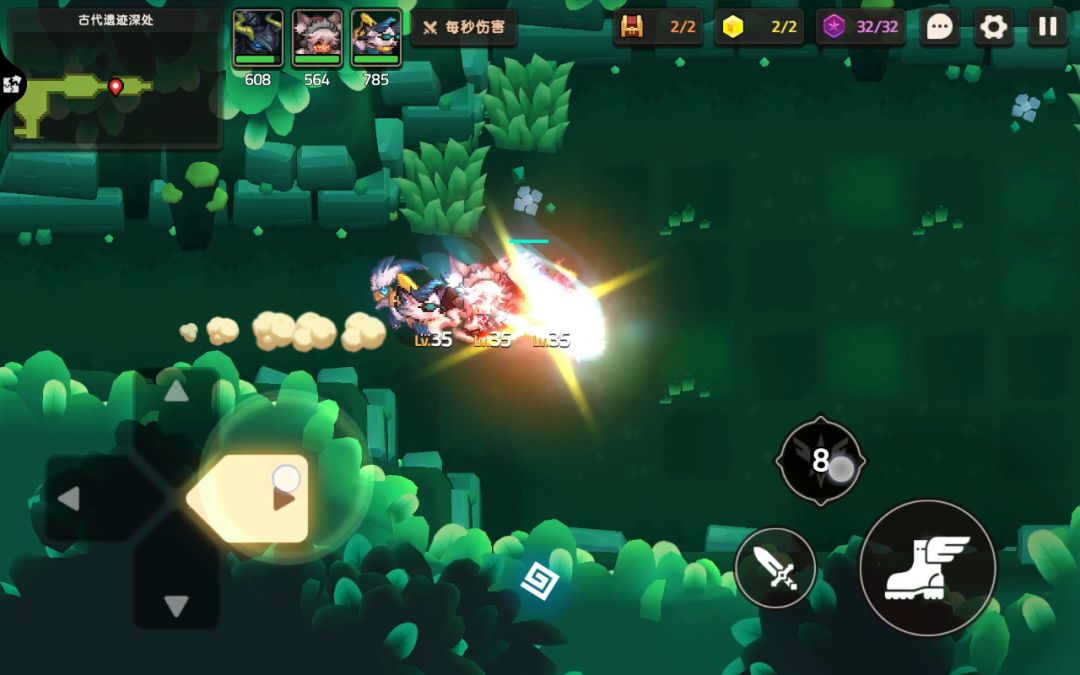Tap the D-pad down arrow
Screen dimensions: 1080x675
(176, 605)
